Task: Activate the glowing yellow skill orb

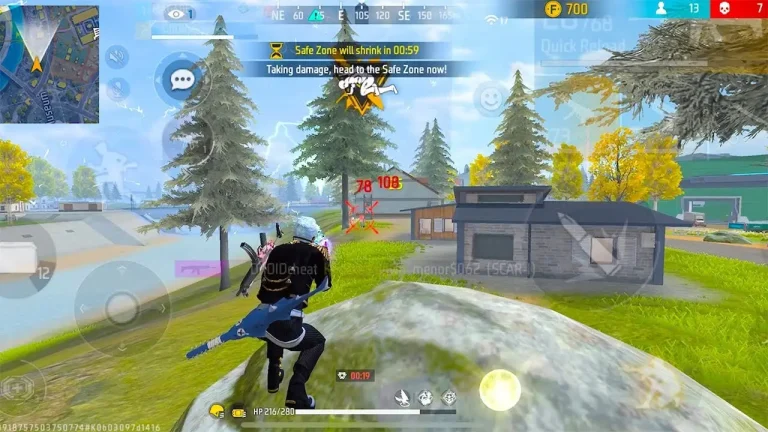Action: pyautogui.click(x=499, y=389)
